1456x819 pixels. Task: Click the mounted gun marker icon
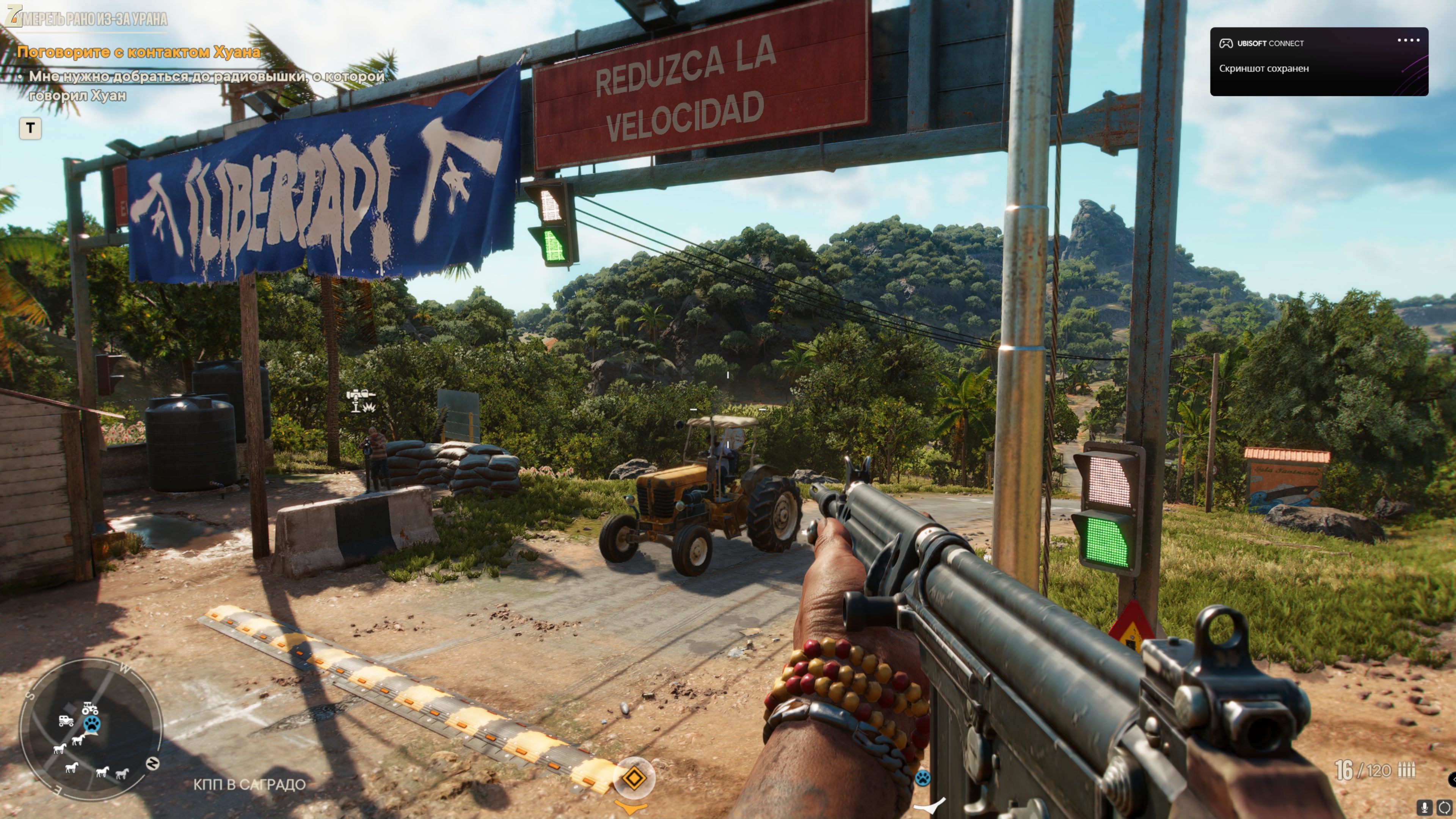tap(360, 400)
